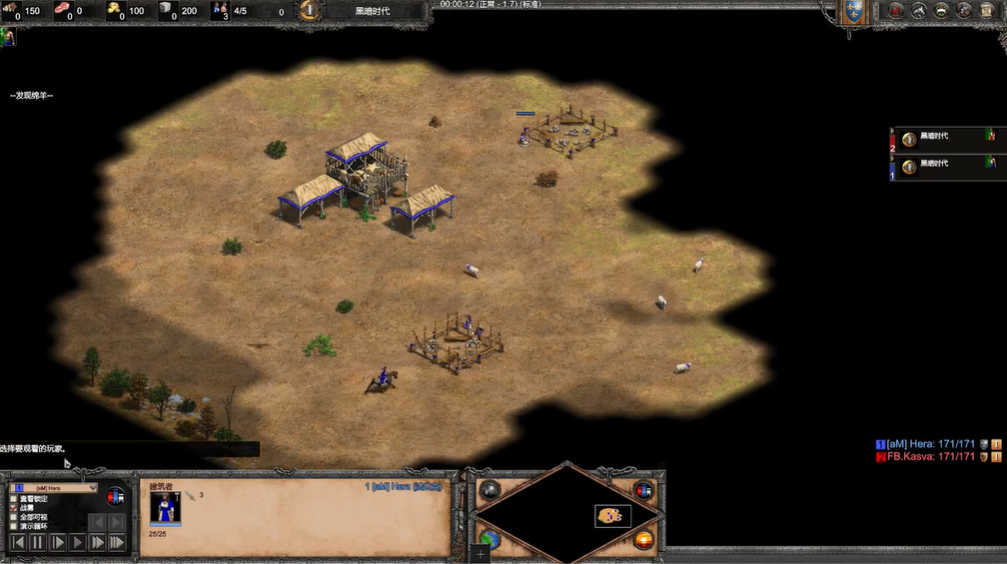Screen dimensions: 1007x564
Task: Open the player selection dropdown showing Hera
Action: click(57, 488)
